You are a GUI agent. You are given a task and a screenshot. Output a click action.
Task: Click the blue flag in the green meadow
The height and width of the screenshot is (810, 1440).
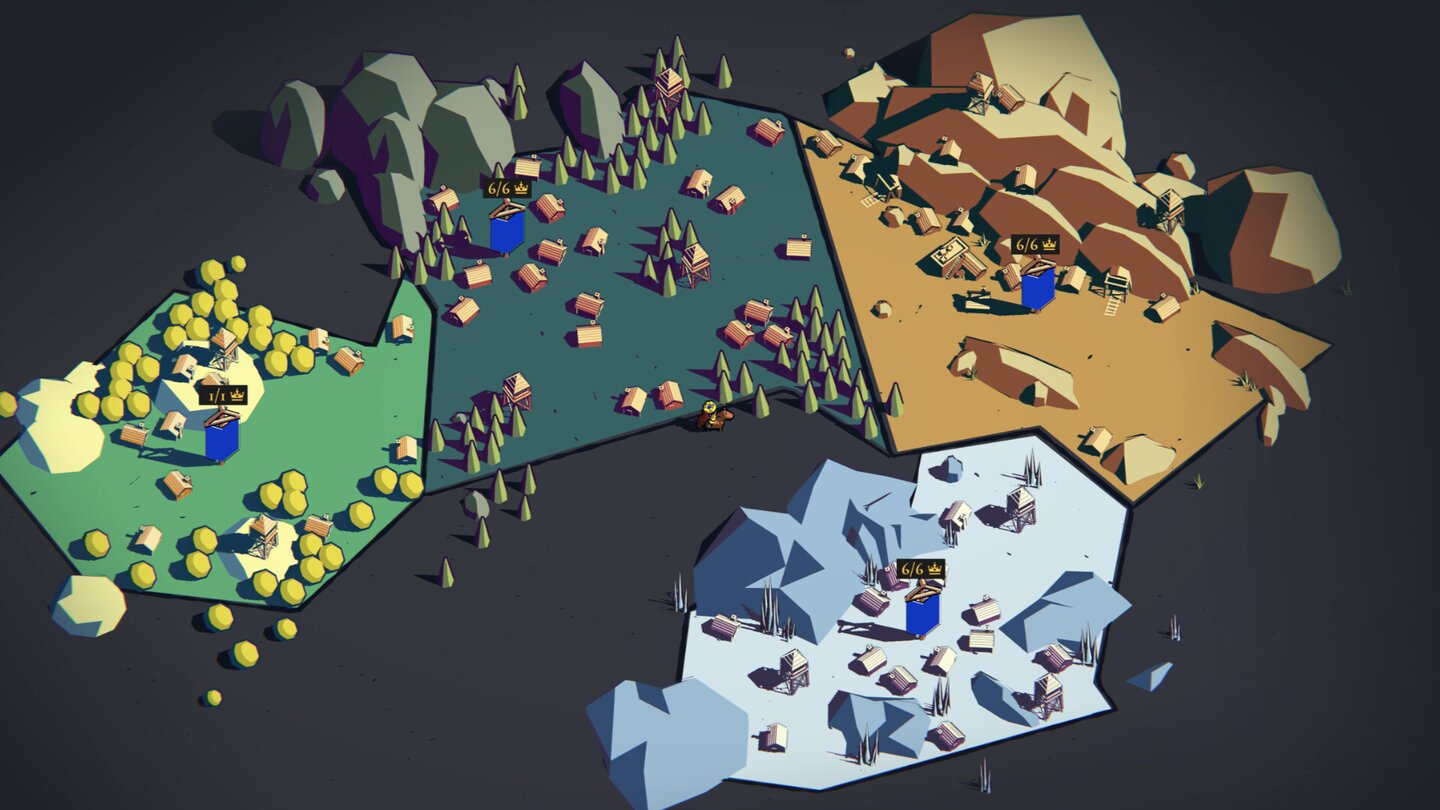tap(222, 437)
